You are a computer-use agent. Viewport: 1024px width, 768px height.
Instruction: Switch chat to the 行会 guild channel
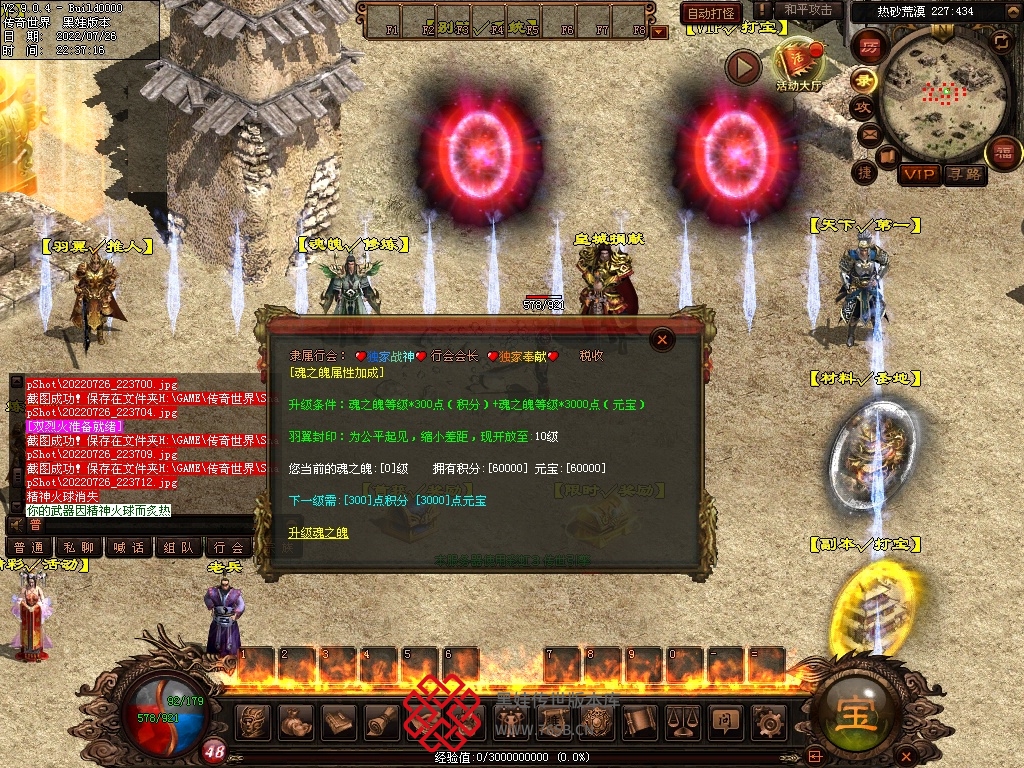click(x=229, y=547)
